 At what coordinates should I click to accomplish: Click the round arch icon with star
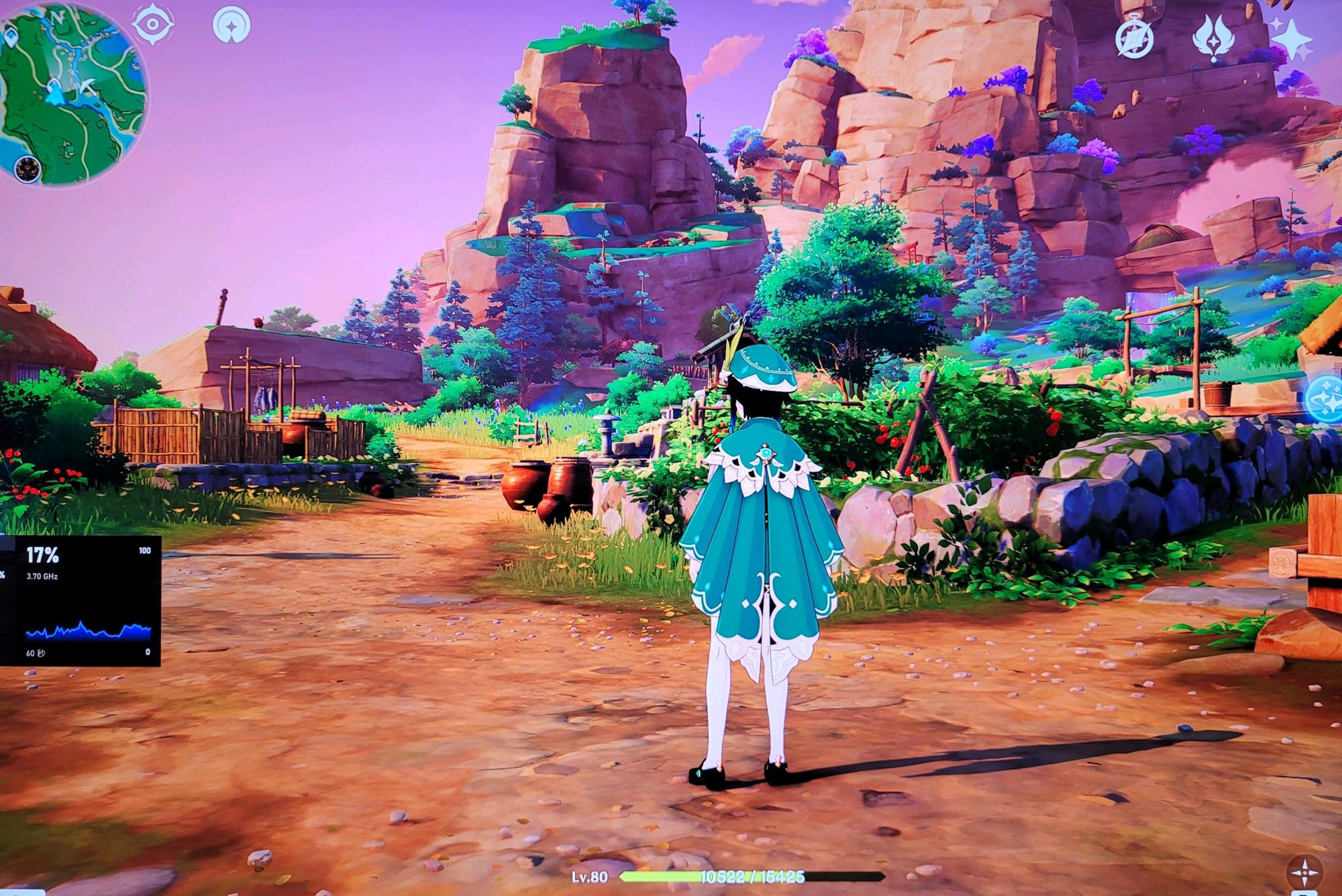(x=231, y=25)
